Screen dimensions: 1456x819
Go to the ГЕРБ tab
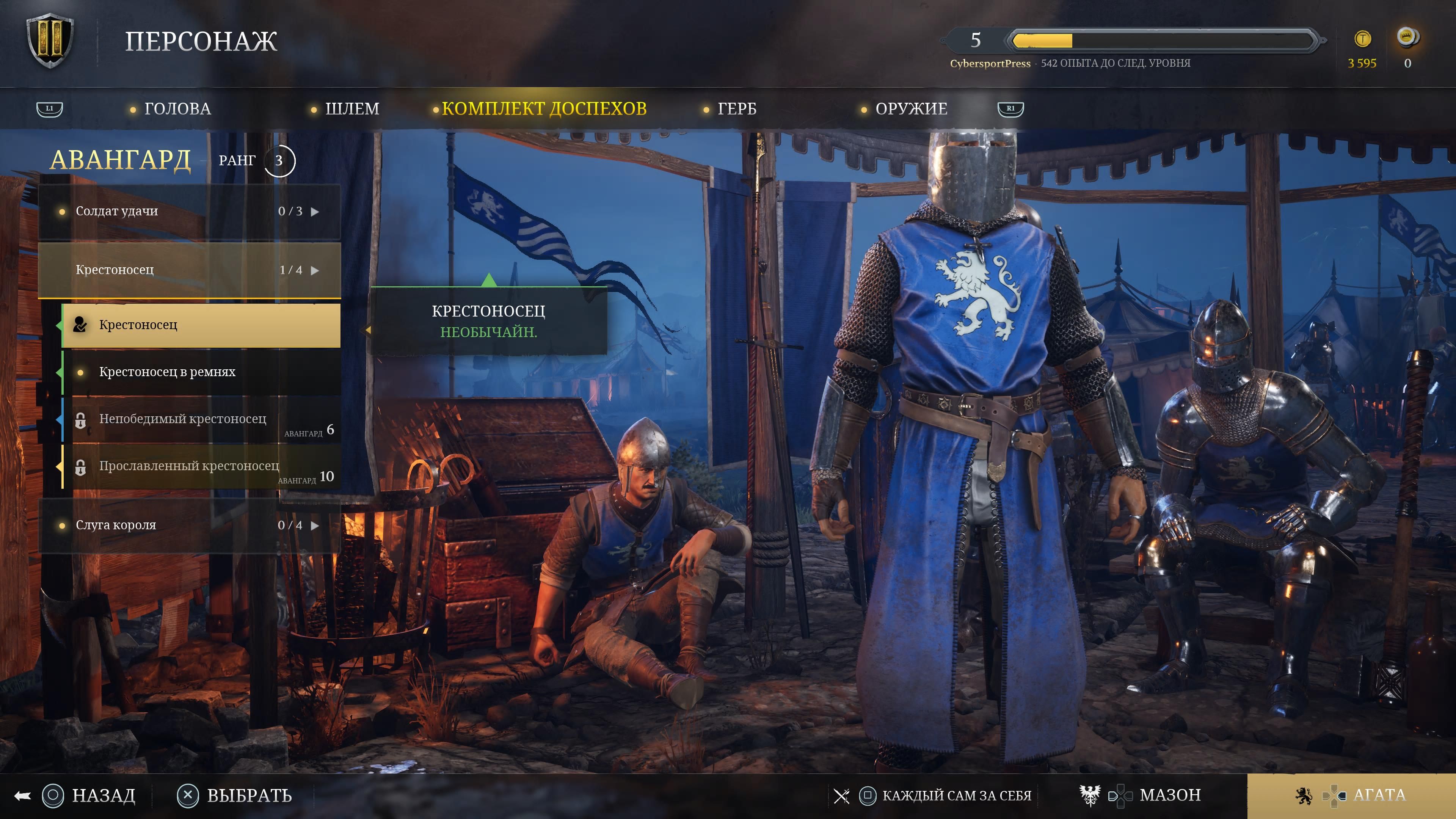(736, 108)
